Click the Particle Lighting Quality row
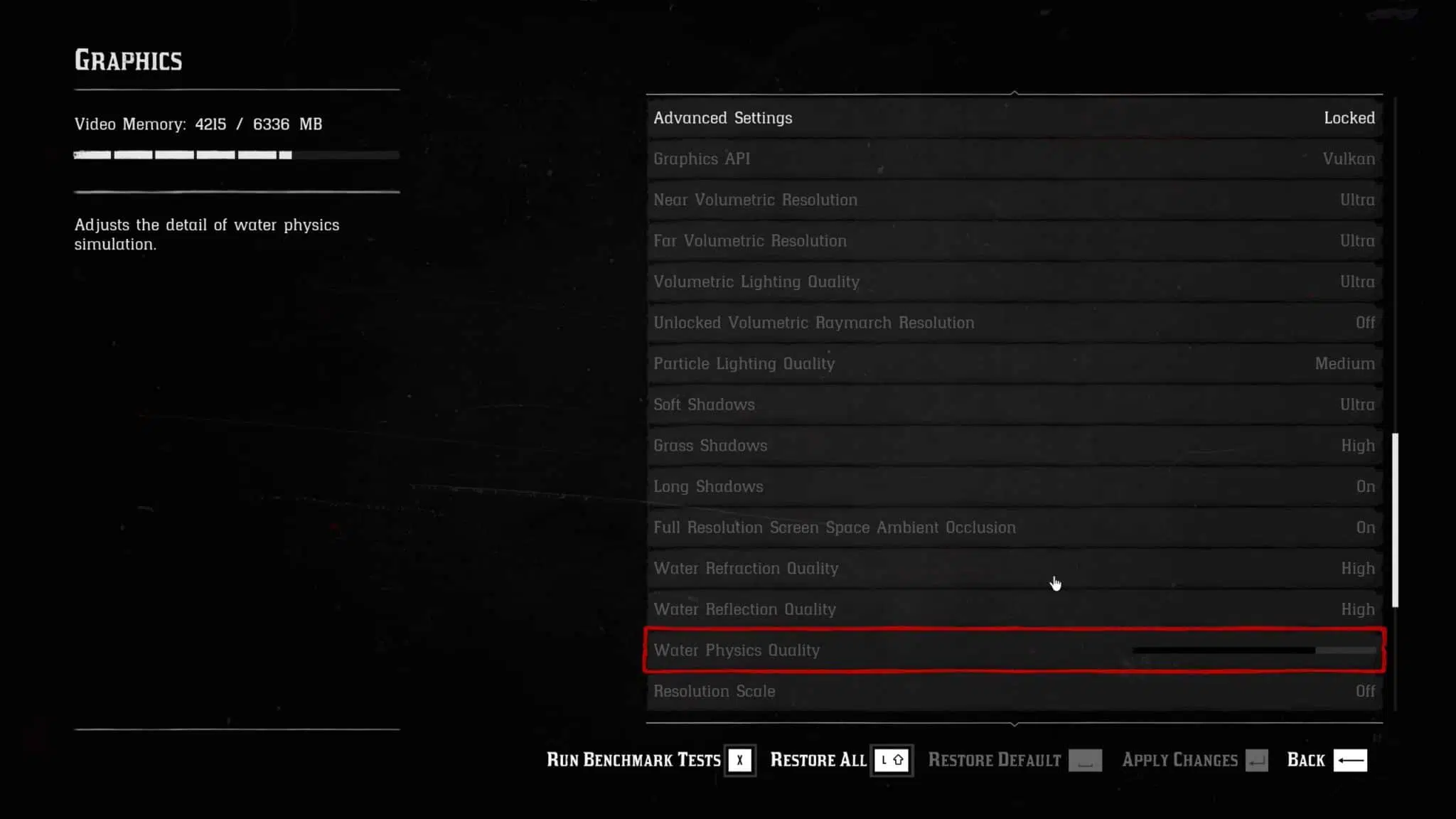 [x=1015, y=363]
